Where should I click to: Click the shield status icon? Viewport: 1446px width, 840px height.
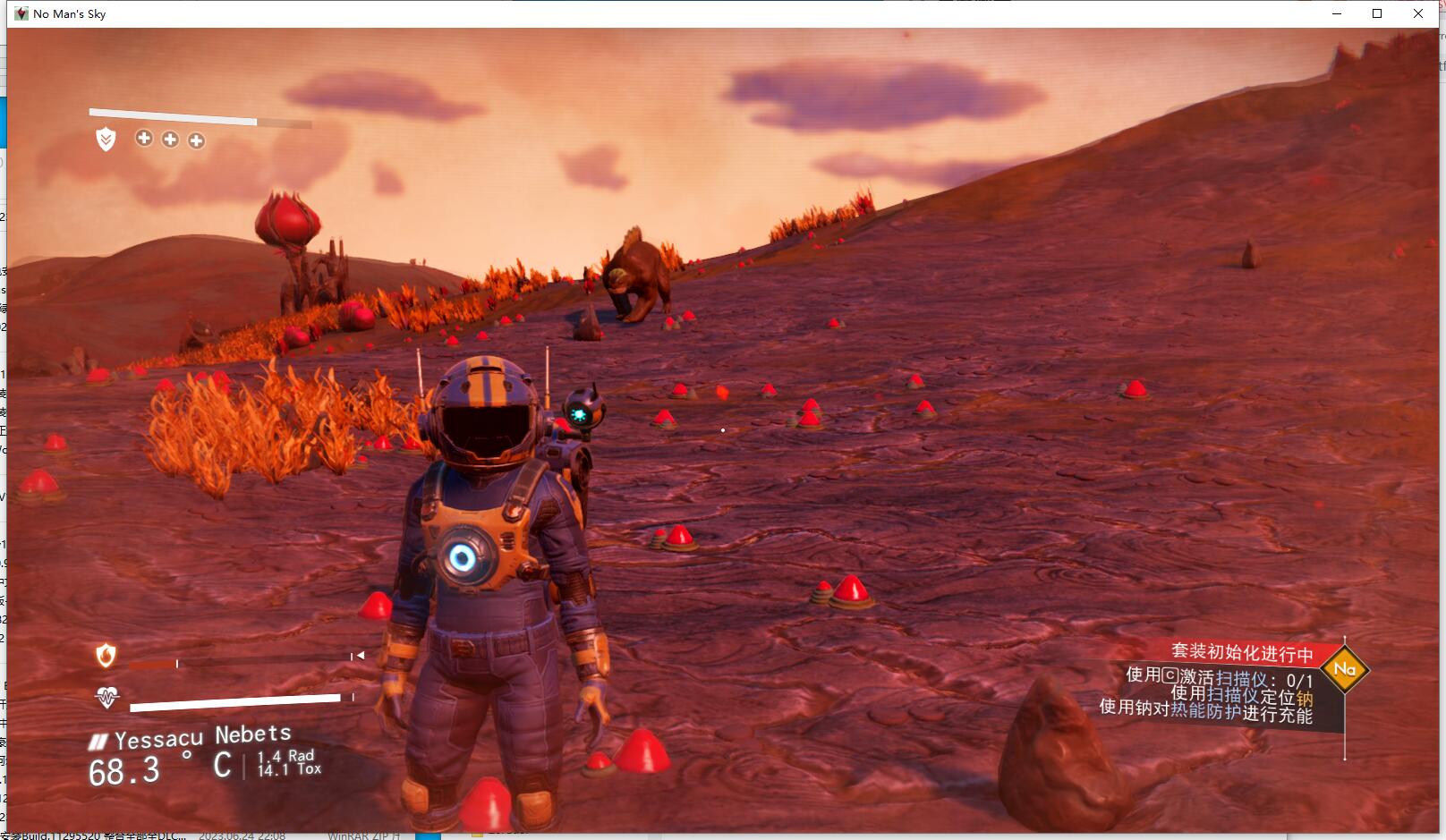106,139
